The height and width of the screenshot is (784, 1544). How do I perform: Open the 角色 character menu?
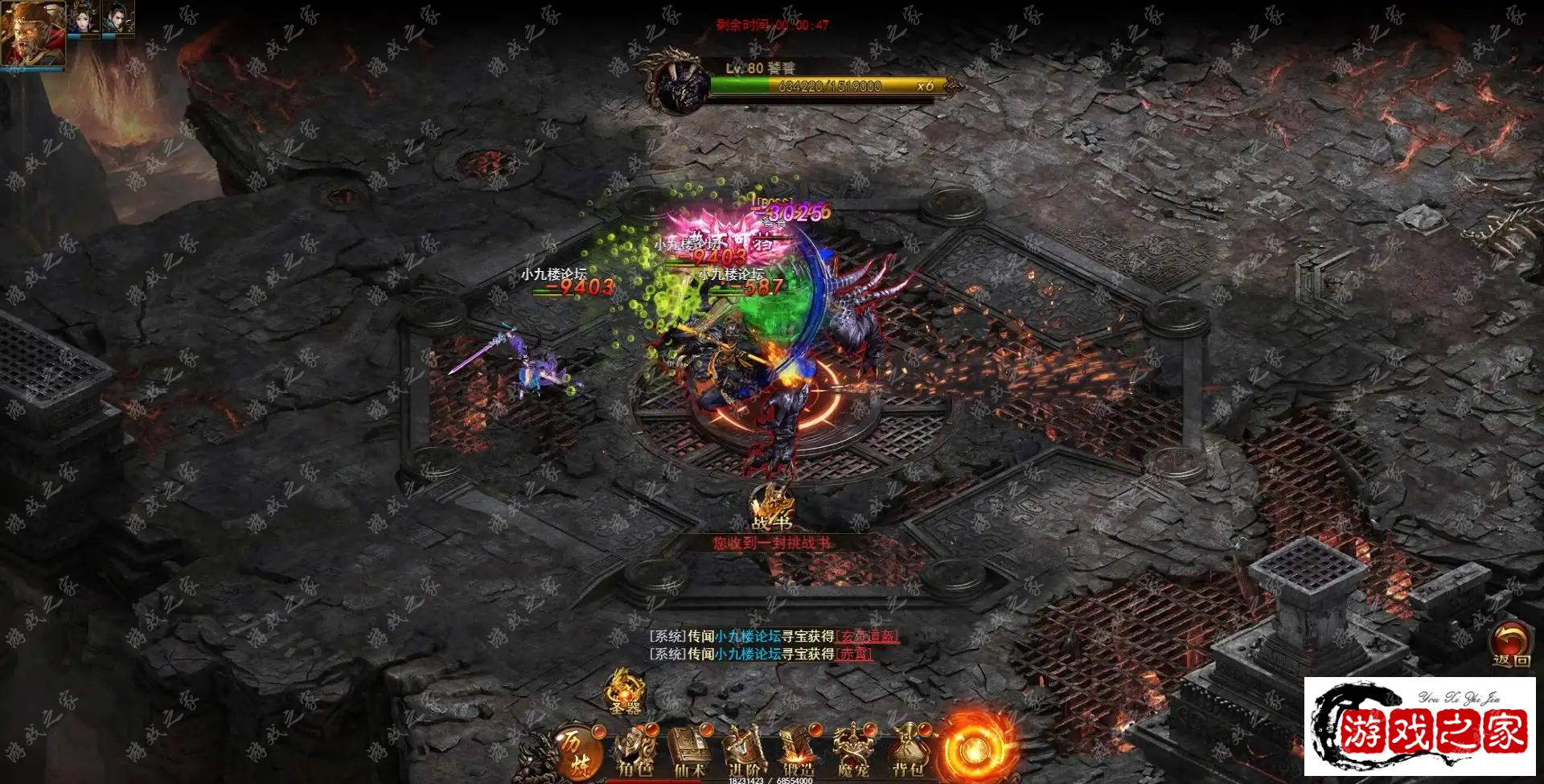pyautogui.click(x=634, y=752)
